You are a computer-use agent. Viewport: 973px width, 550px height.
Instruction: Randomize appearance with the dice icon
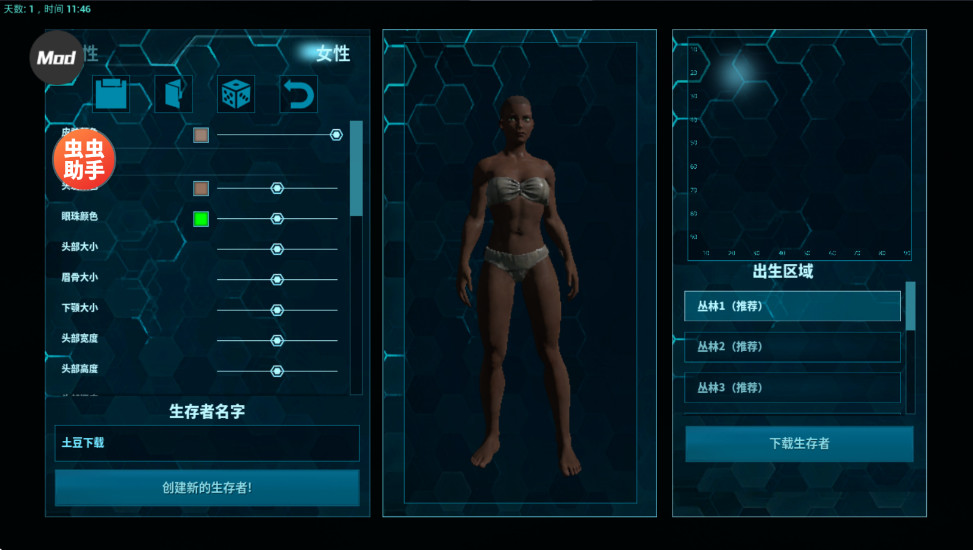pos(236,94)
